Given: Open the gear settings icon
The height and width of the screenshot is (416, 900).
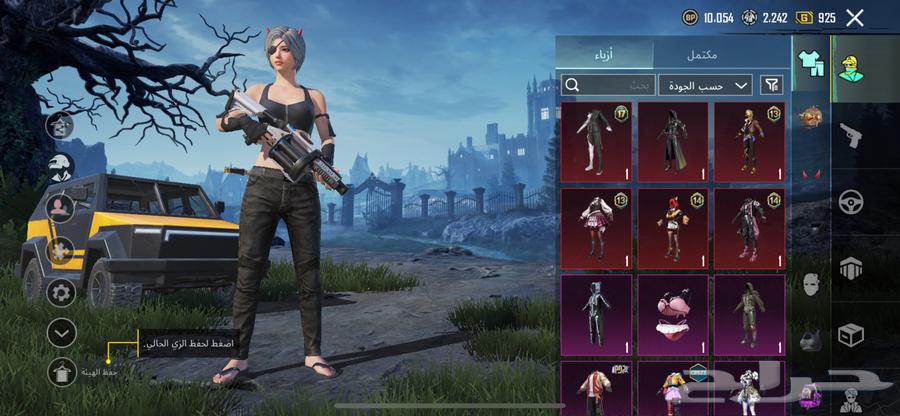Looking at the screenshot, I should [x=61, y=293].
